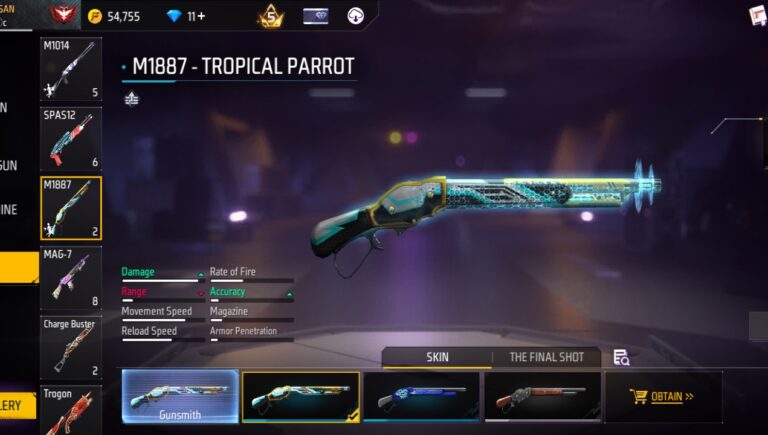The width and height of the screenshot is (768, 435).
Task: Select the Trogon weapon entry
Action: pos(70,408)
